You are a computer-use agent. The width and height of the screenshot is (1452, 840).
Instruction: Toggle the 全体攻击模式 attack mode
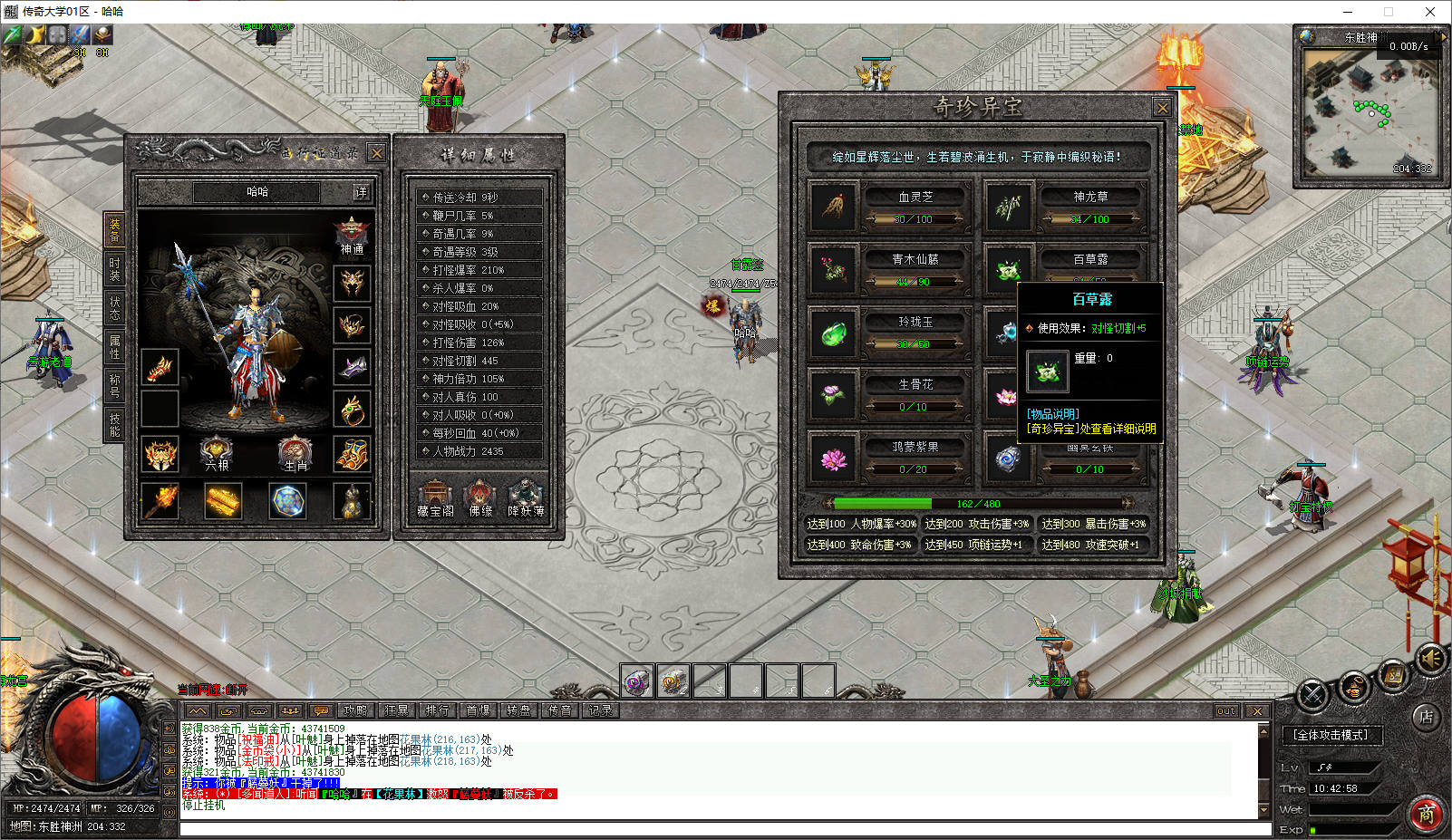click(x=1331, y=735)
